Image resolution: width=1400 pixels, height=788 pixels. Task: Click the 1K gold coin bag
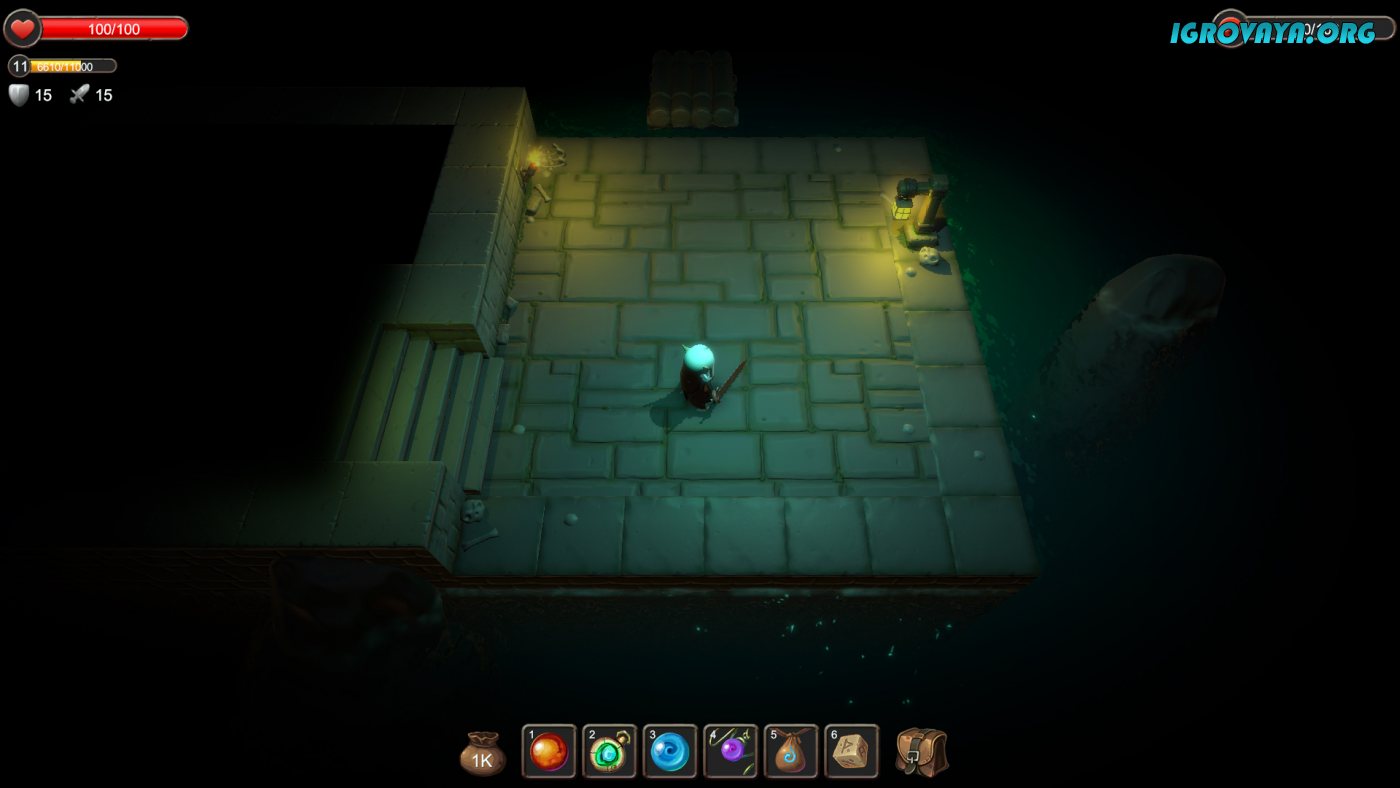tap(482, 755)
